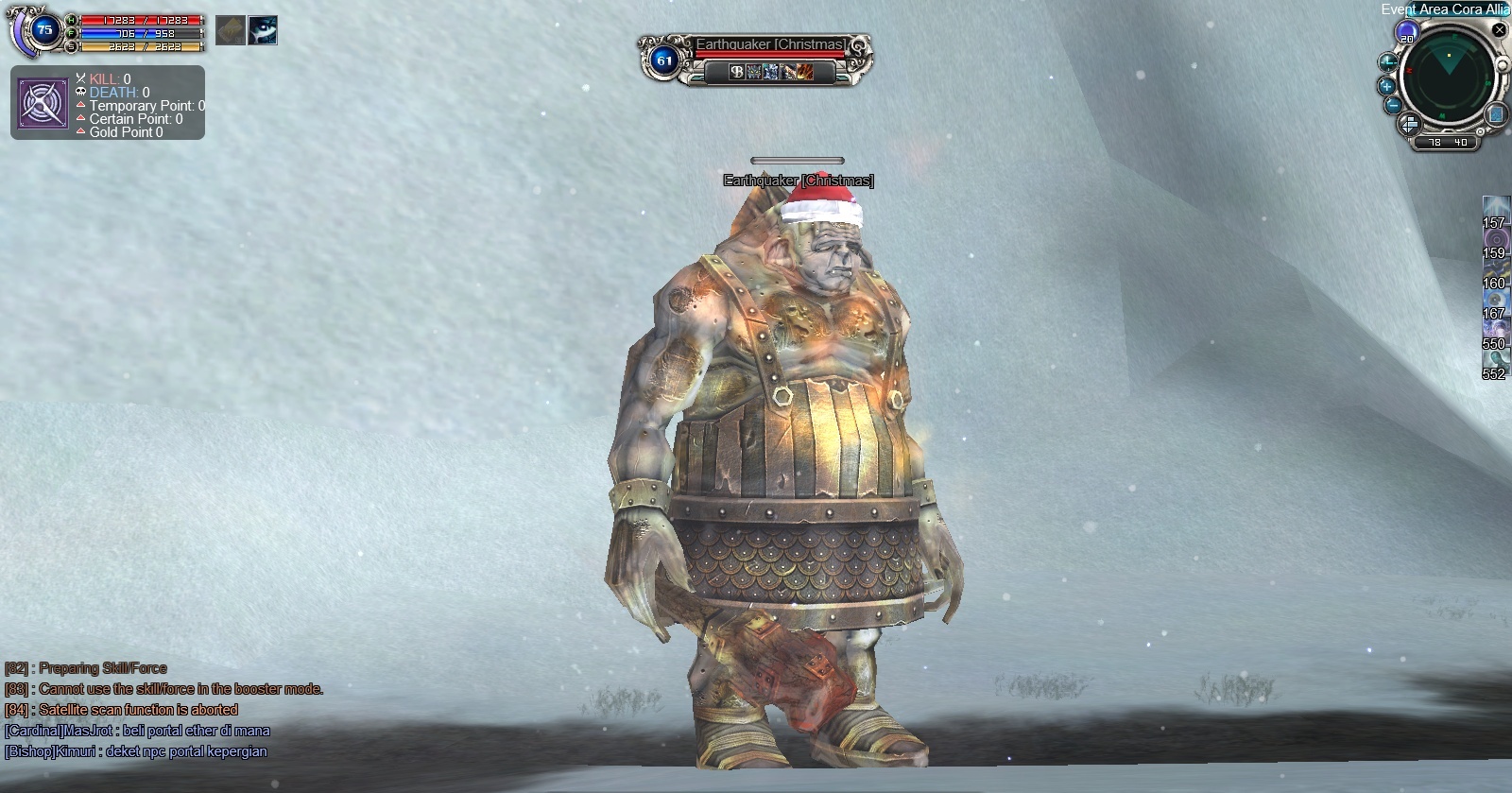Select the buff icon numbered 160
This screenshot has width=1512, height=793.
coord(1496,271)
